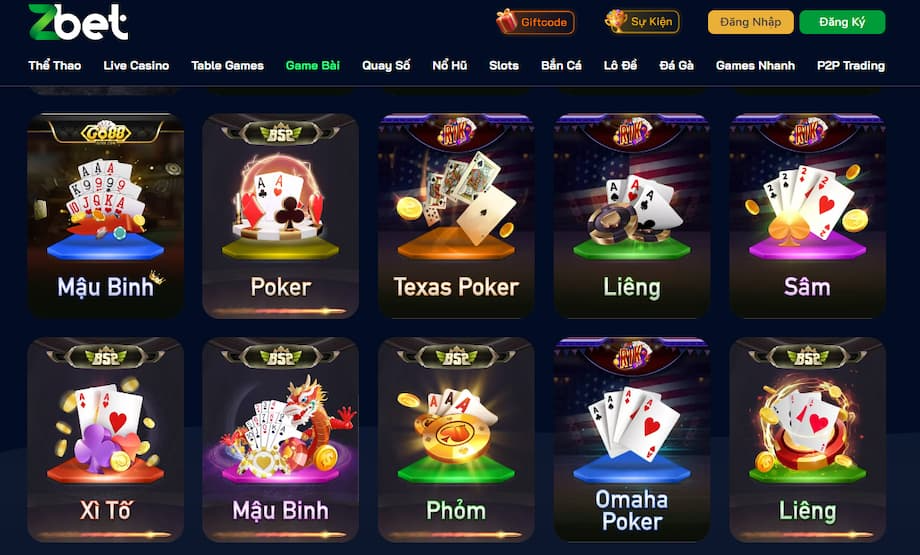Select the Nổ Hũ tab
920x555 pixels.
click(x=449, y=66)
